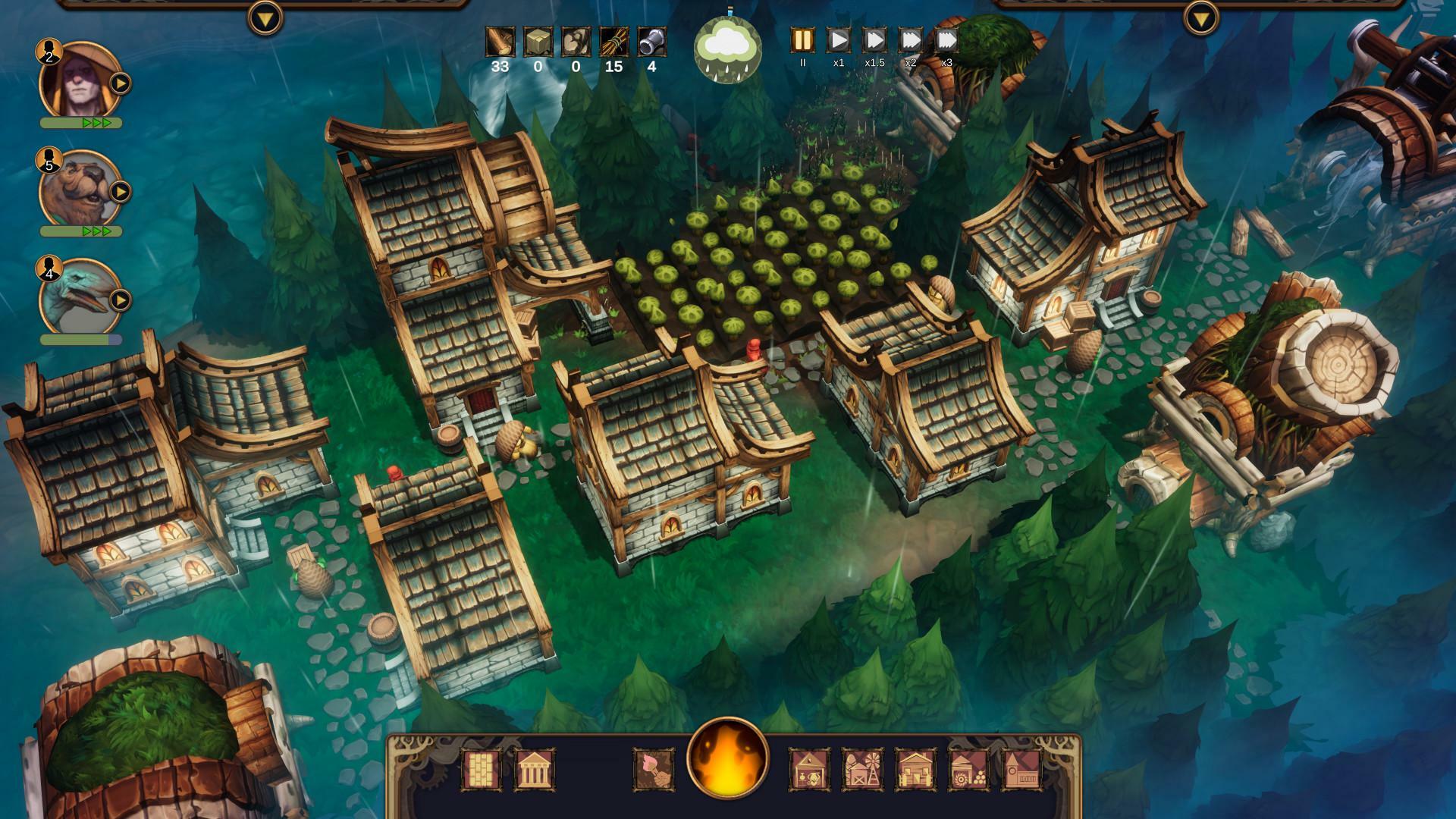Pause the game with the pause button
This screenshot has width=1456, height=819.
tap(802, 40)
